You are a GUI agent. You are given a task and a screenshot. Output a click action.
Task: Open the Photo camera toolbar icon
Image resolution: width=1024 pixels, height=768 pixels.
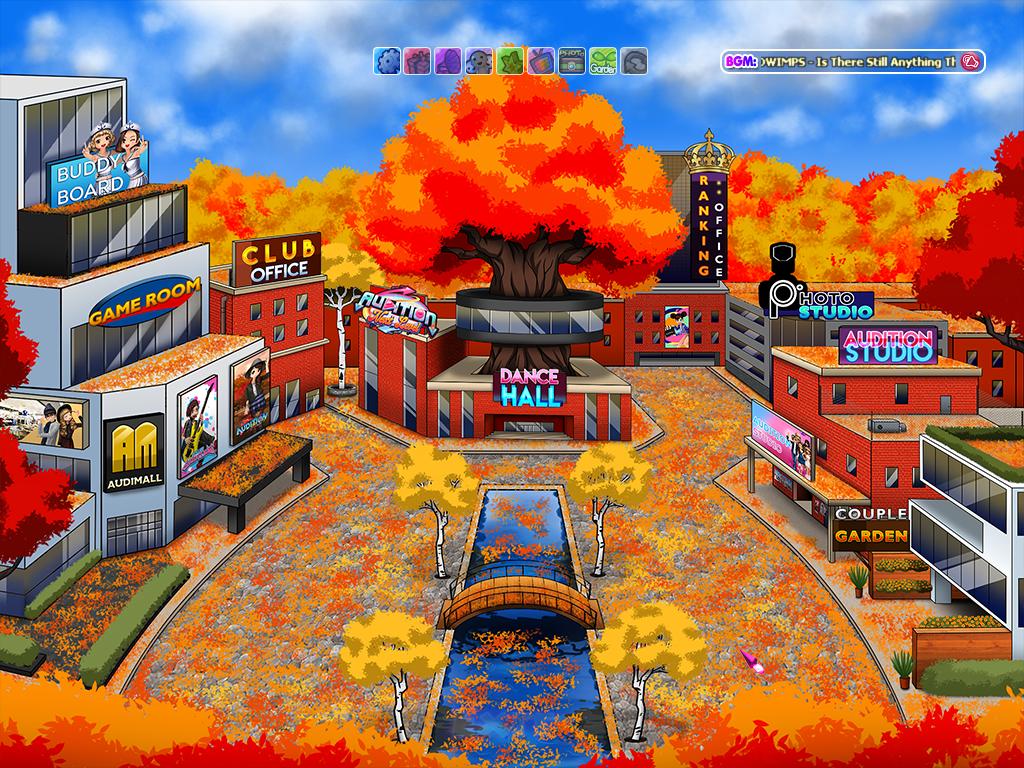[571, 61]
